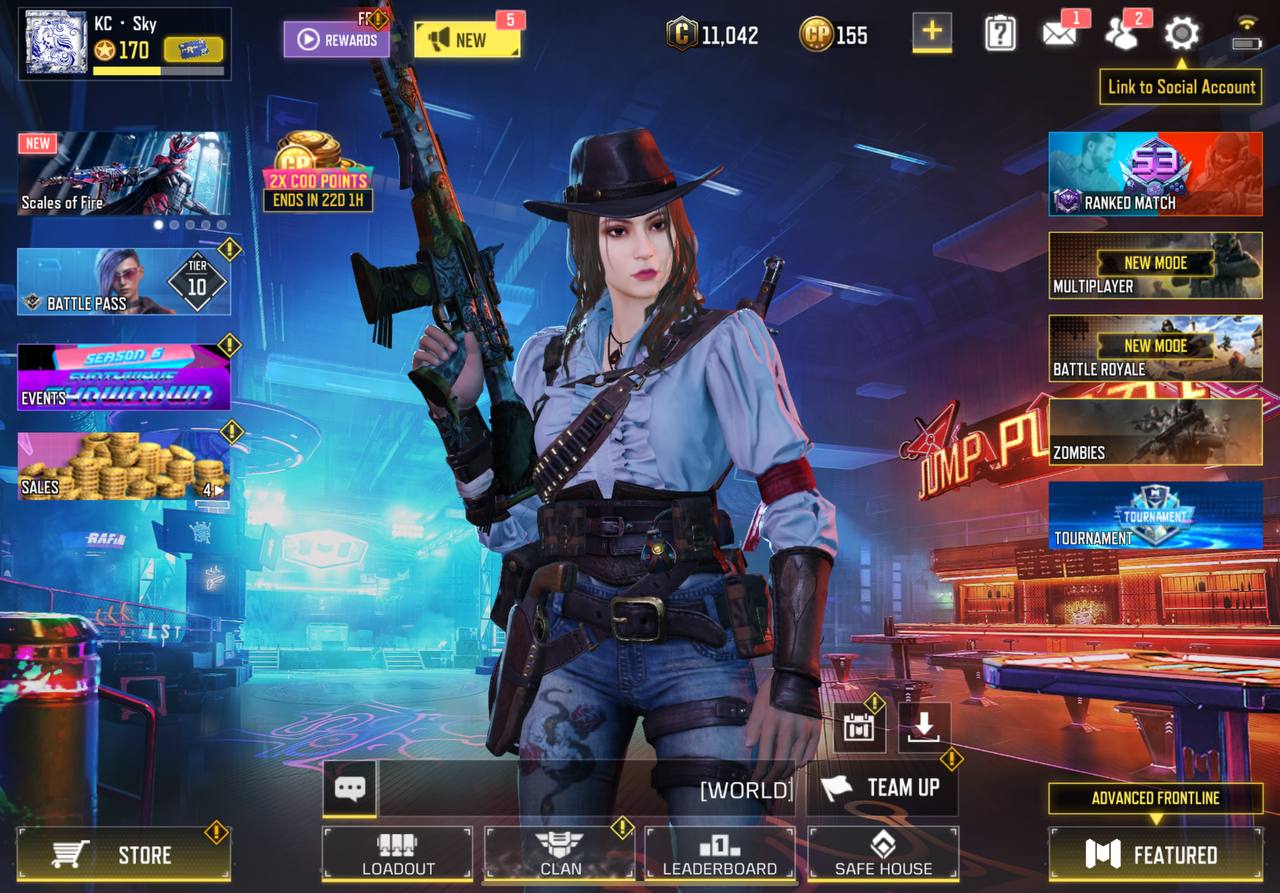This screenshot has width=1280, height=893.
Task: Open the settings gear icon
Action: (1180, 33)
